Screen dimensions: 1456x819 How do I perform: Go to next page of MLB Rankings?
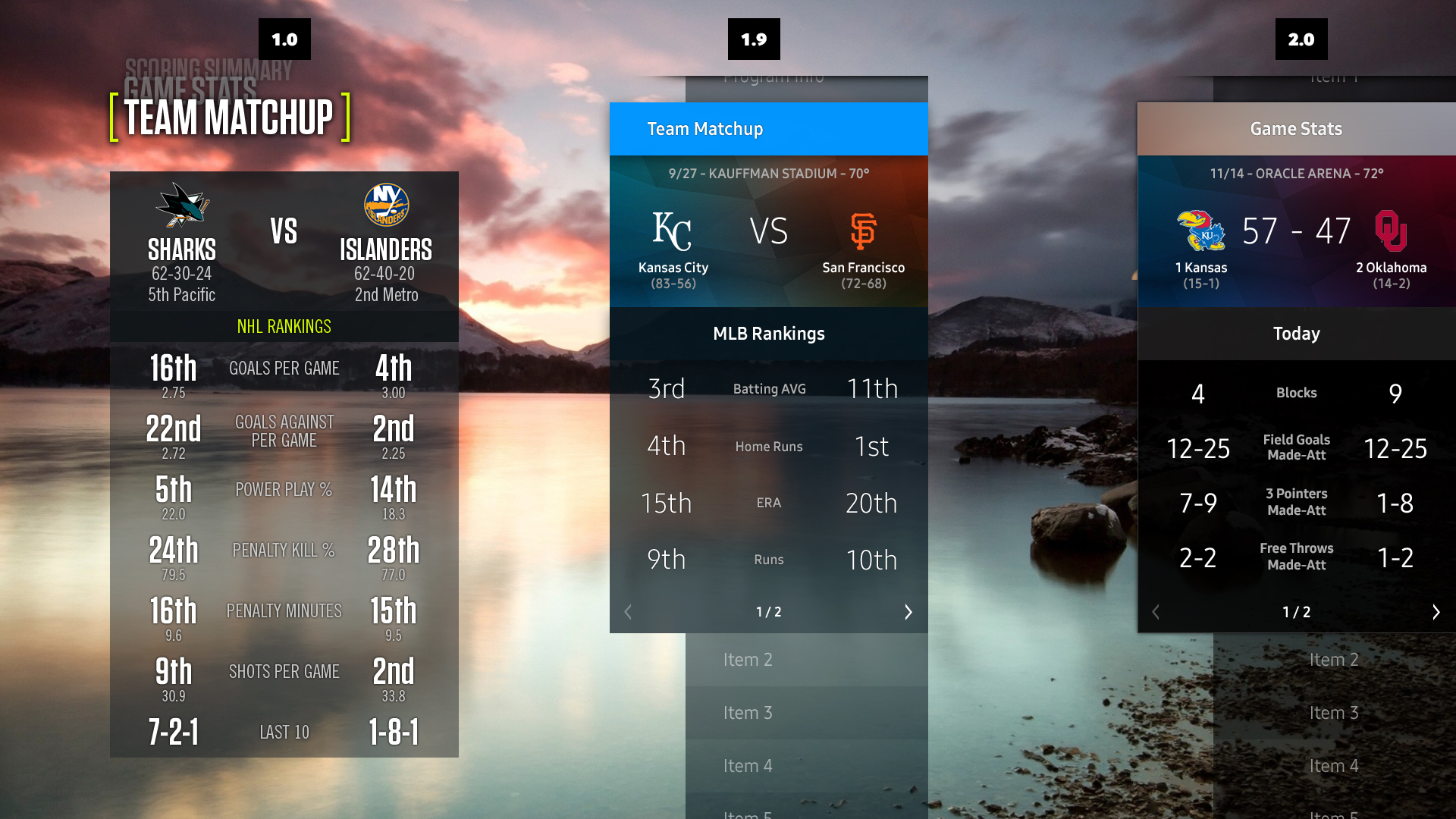point(908,612)
